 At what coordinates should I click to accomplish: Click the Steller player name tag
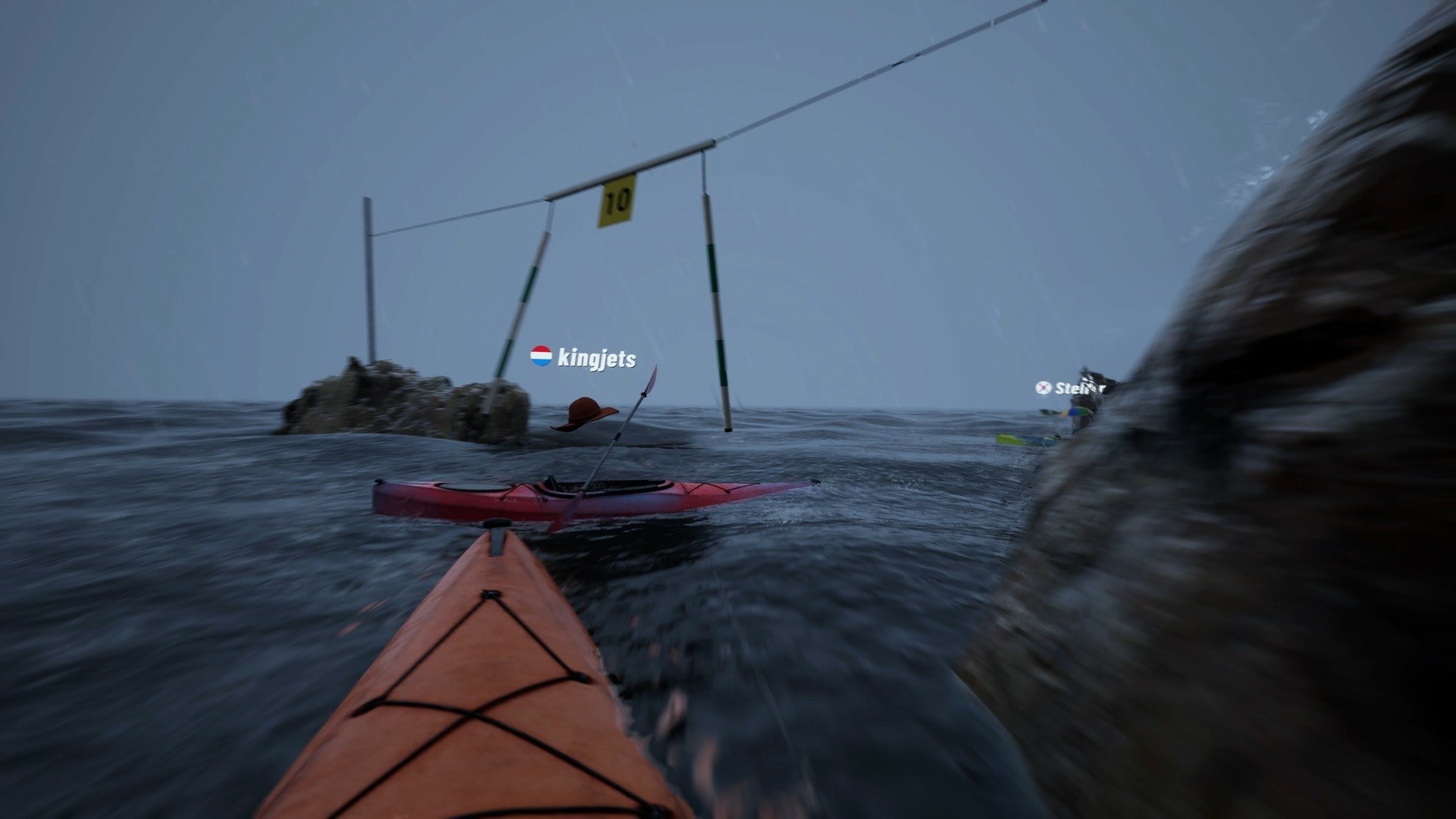click(1078, 389)
